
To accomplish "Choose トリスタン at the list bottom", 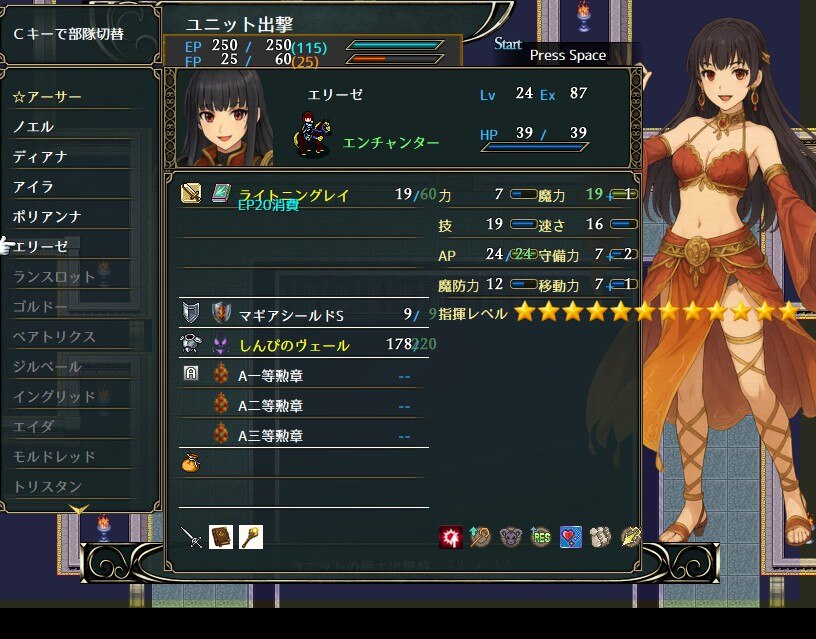I will coord(47,487).
